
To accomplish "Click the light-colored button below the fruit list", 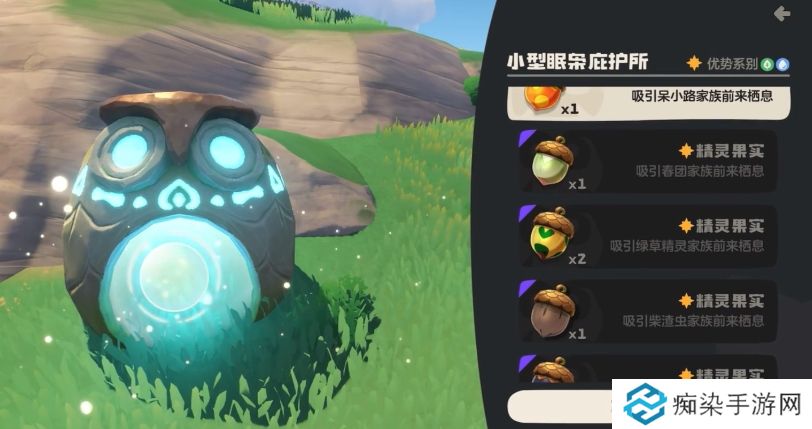I will pyautogui.click(x=562, y=405).
